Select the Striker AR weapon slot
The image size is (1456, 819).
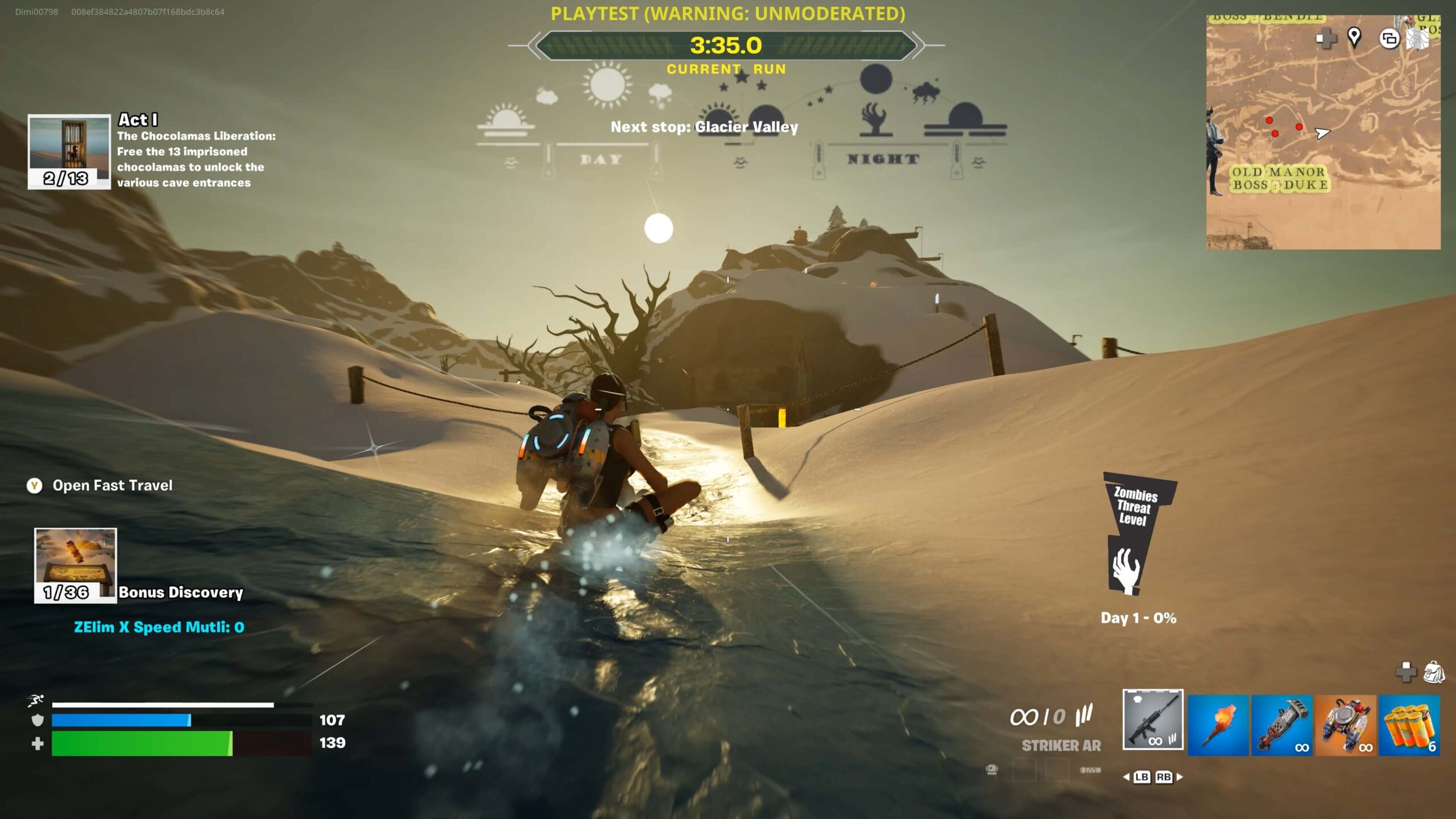tap(1153, 719)
